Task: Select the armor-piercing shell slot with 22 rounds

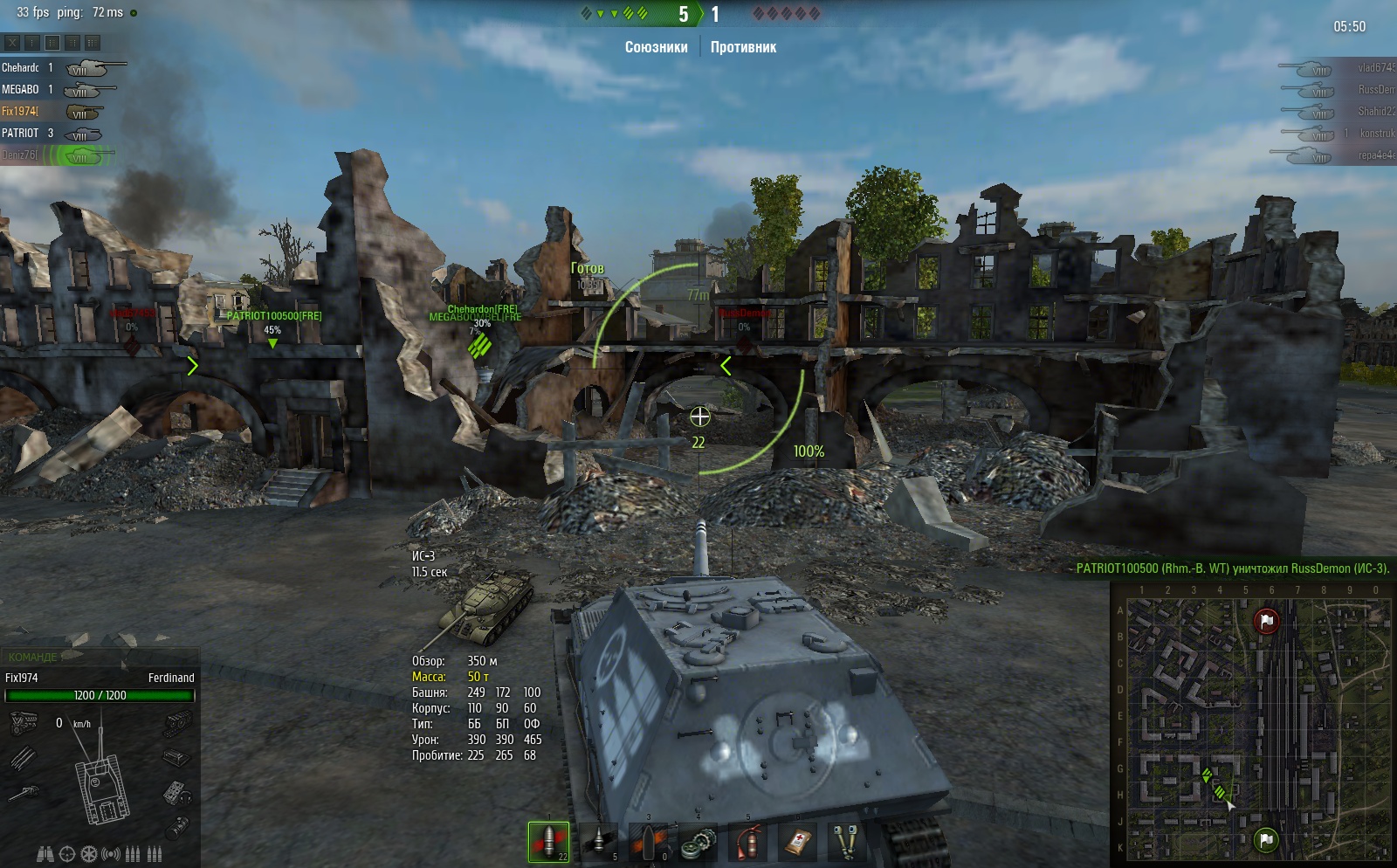Action: point(548,842)
